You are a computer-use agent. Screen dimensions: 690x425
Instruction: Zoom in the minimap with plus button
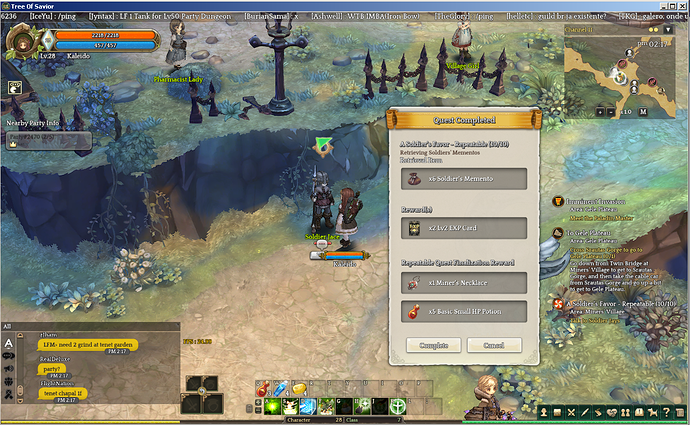[x=598, y=112]
